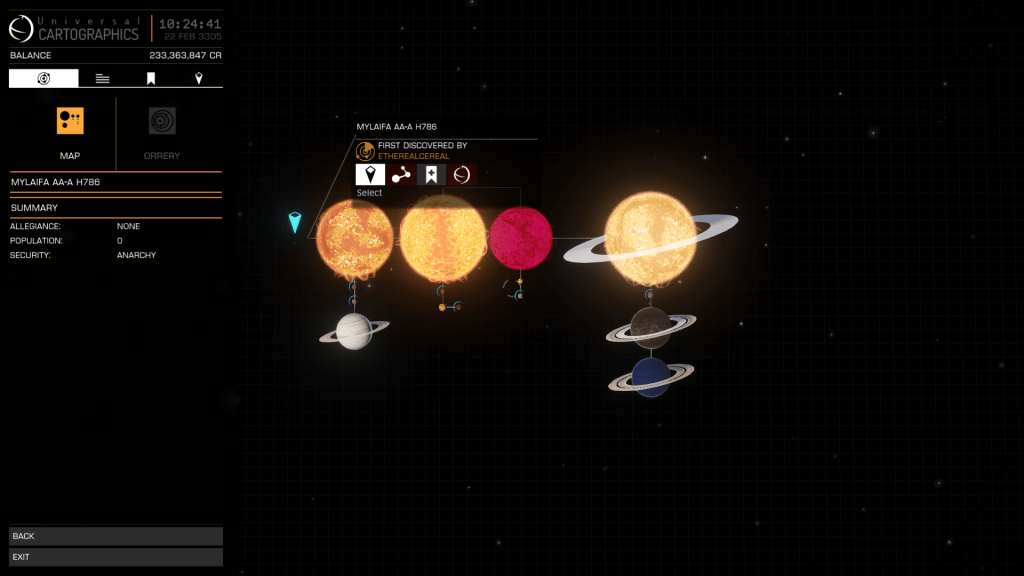This screenshot has width=1024, height=576.
Task: Open the bookmarks tab
Action: tap(151, 78)
